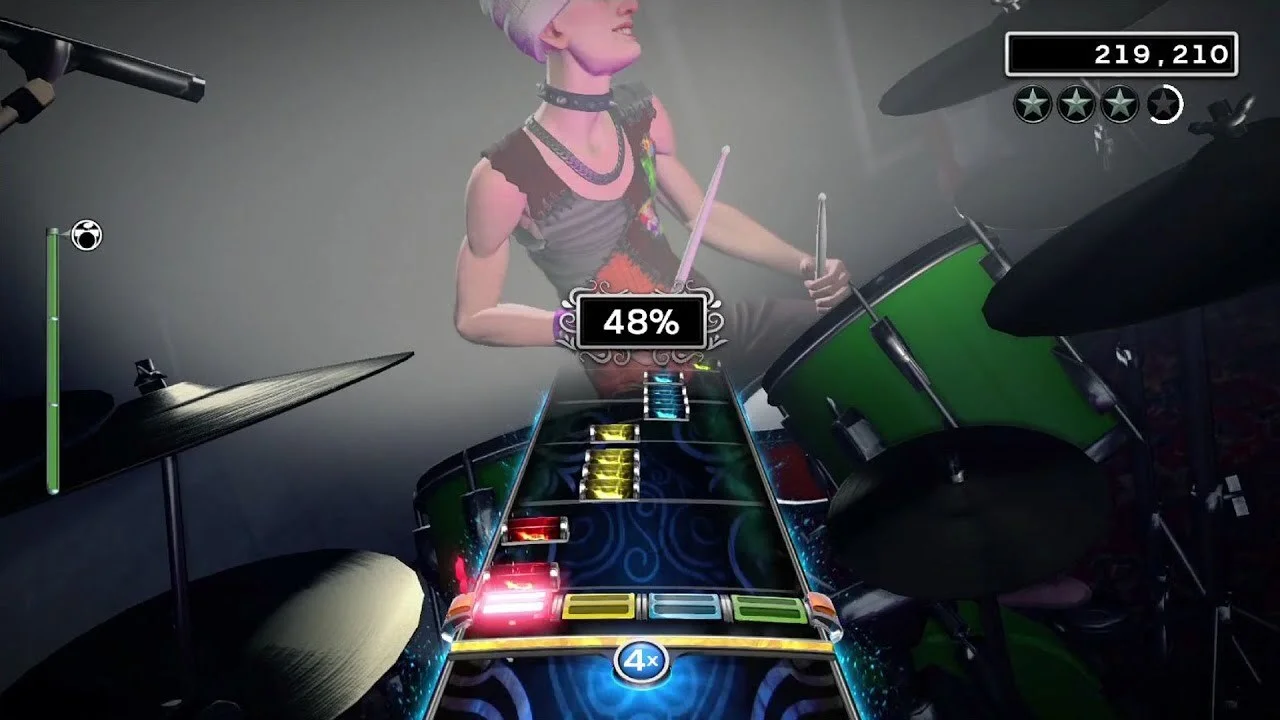Hit the blue drum pad target
The image size is (1280, 720).
point(685,606)
